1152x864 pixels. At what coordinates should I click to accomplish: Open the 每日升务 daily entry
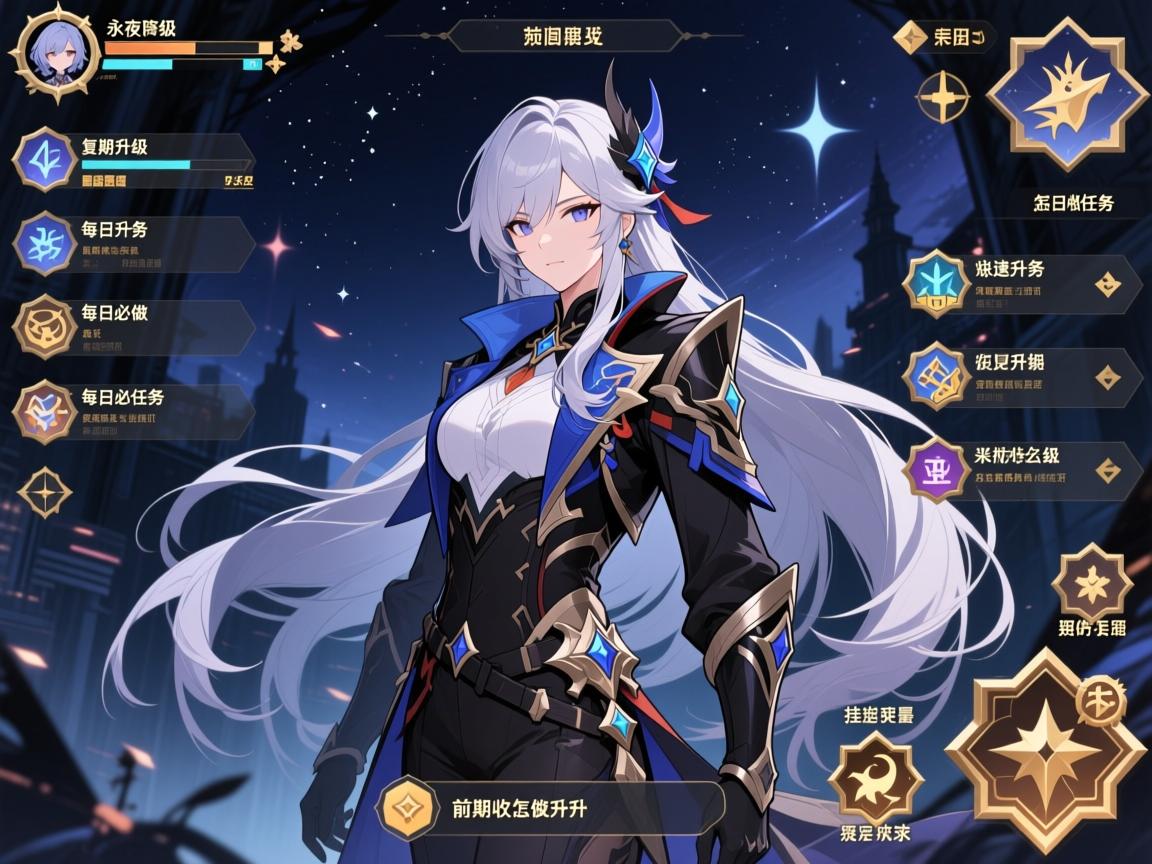pyautogui.click(x=135, y=244)
